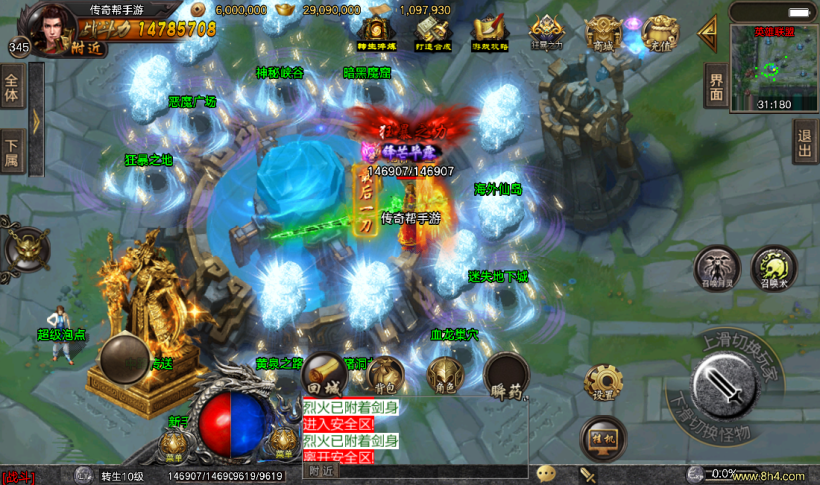This screenshot has width=820, height=485.
Task: Use the 回城 return-to-town scroll
Action: tap(324, 375)
